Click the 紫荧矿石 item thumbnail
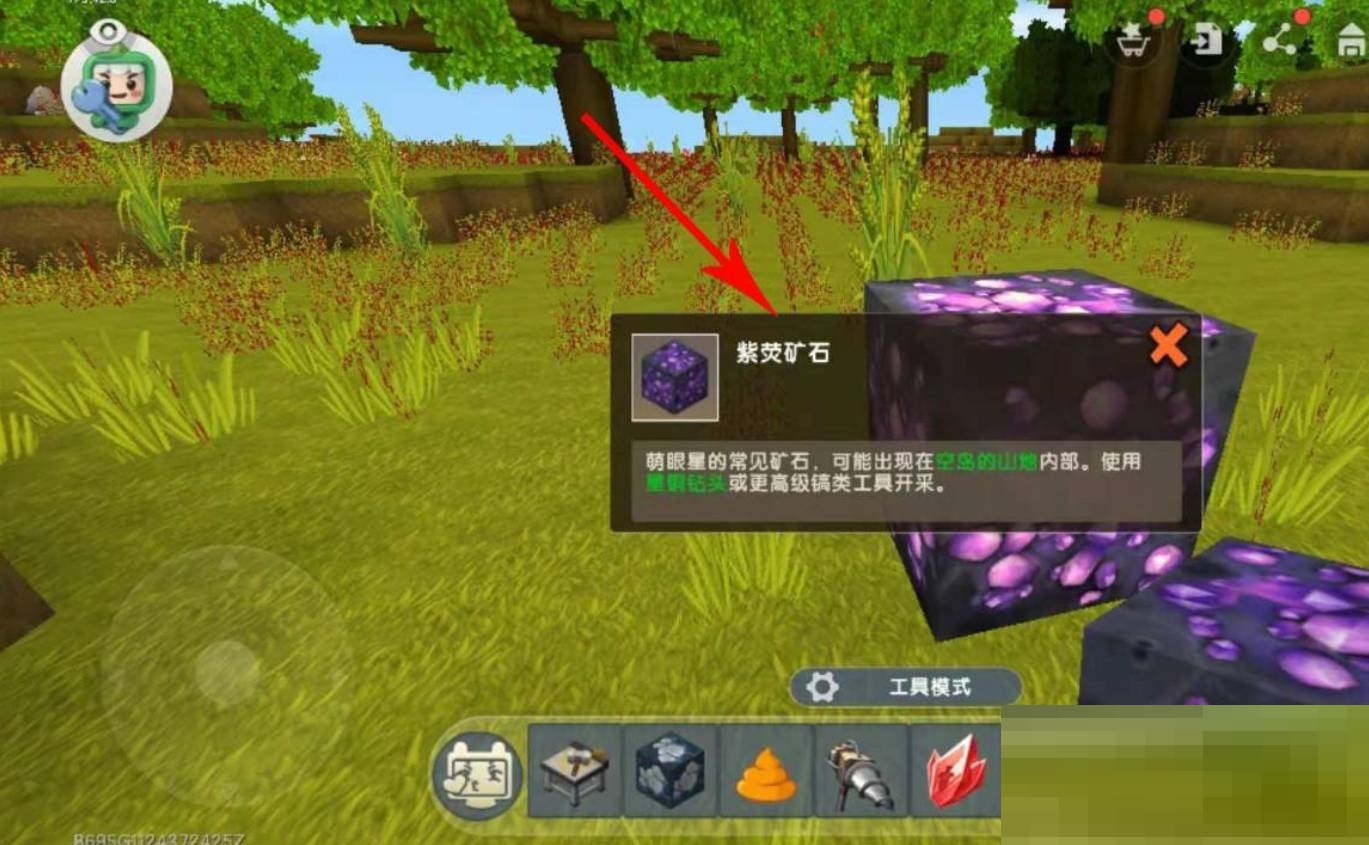Viewport: 1369px width, 845px height. point(676,378)
